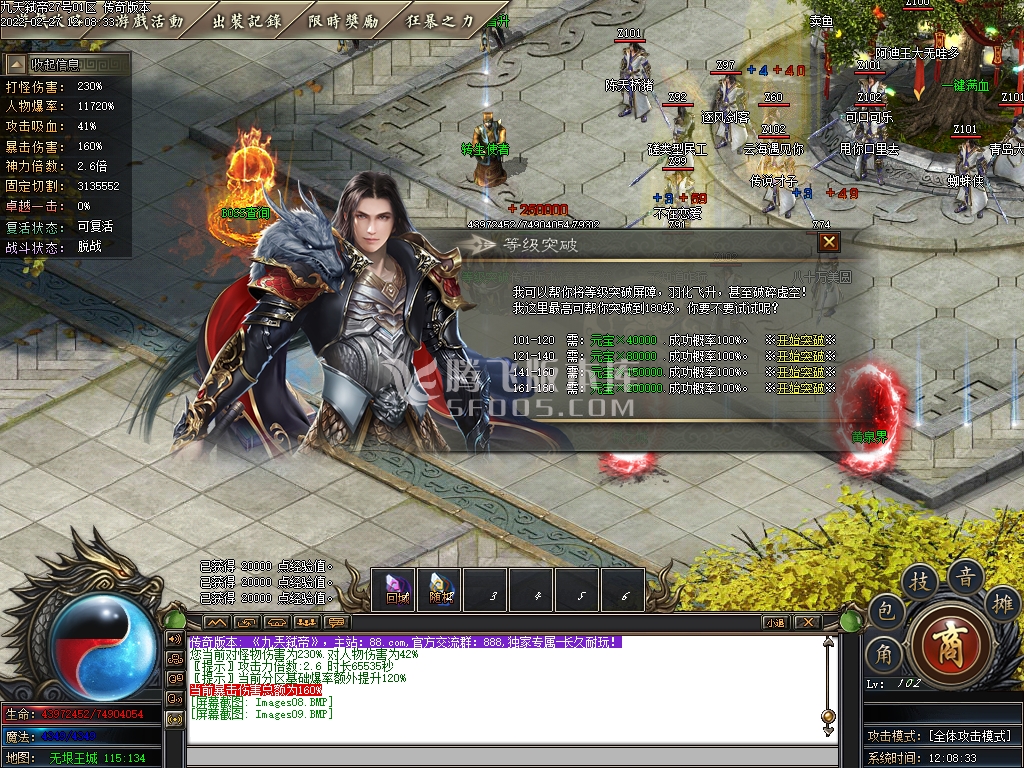This screenshot has width=1024, height=768.
Task: Open the 包 bag button
Action: click(x=885, y=611)
